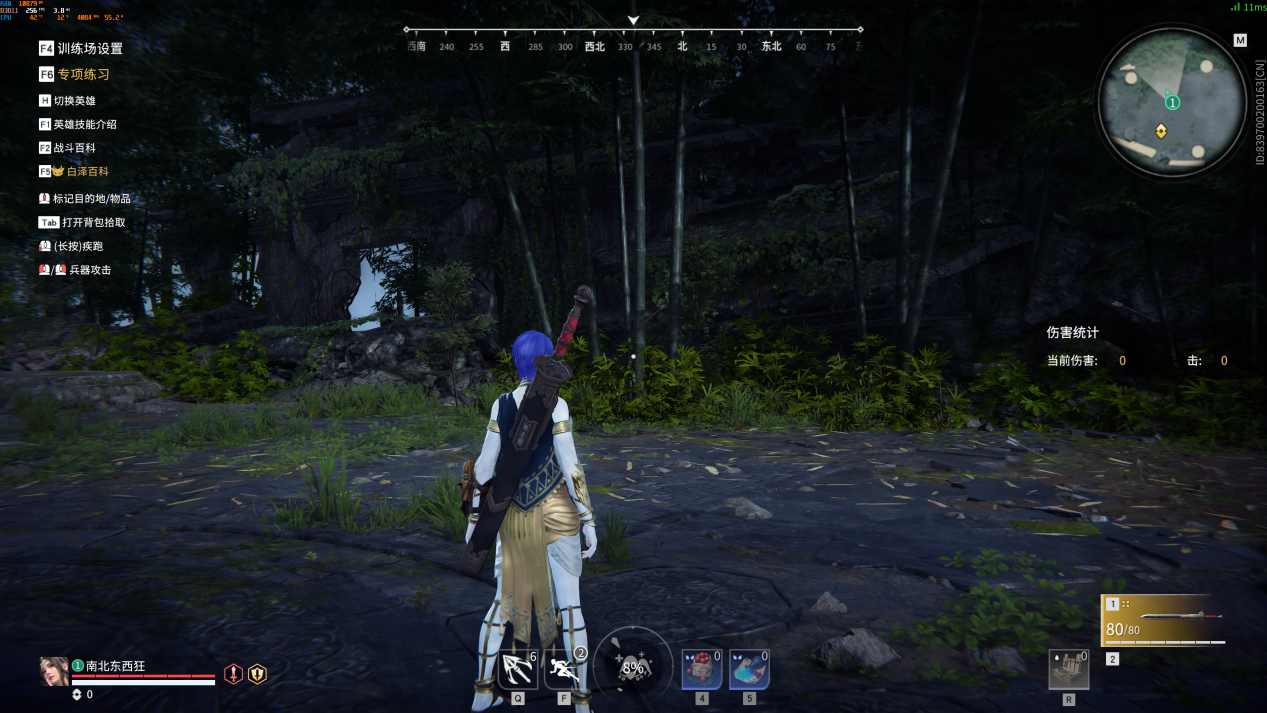Screen dimensions: 1267x713
Task: Select the equipped longsword weapon slot
Action: point(1164,621)
